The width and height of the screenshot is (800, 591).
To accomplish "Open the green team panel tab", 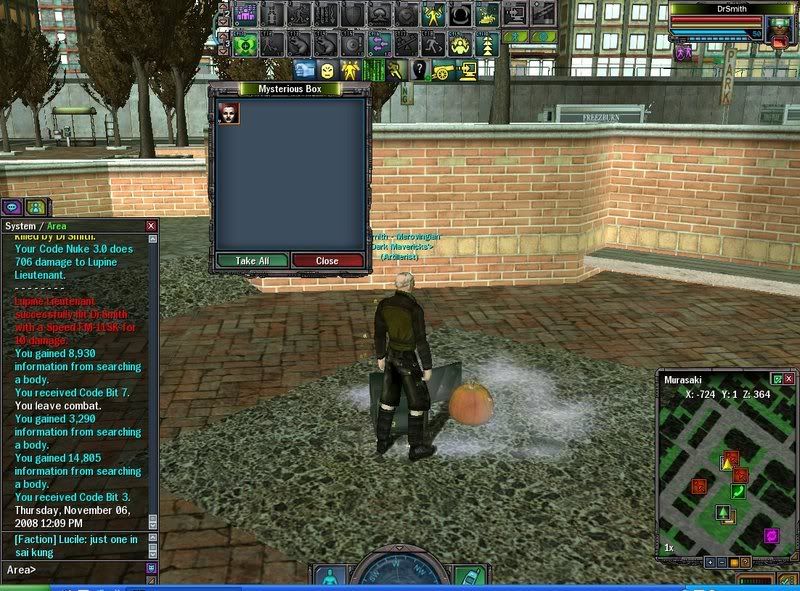I will pos(35,207).
